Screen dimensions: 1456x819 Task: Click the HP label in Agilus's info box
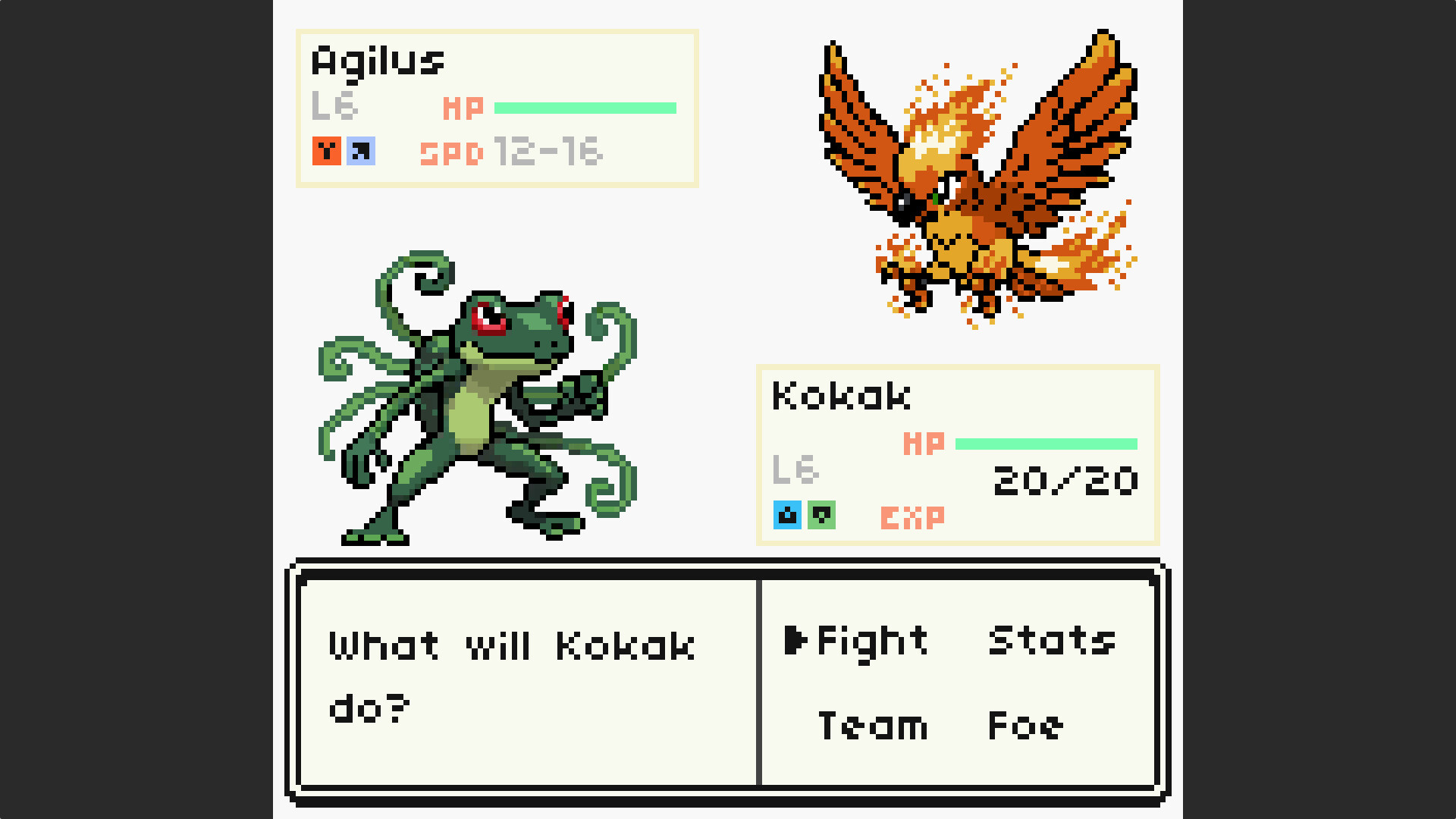(464, 108)
